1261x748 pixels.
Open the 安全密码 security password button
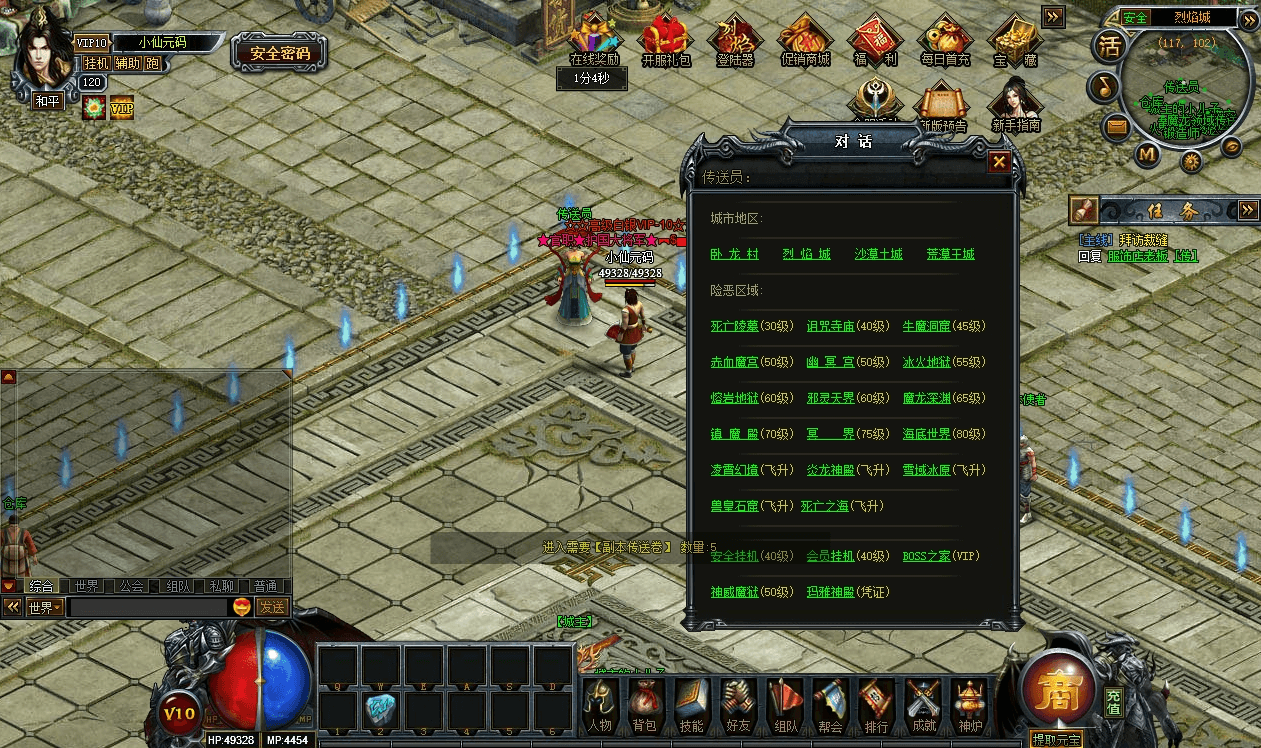(279, 53)
